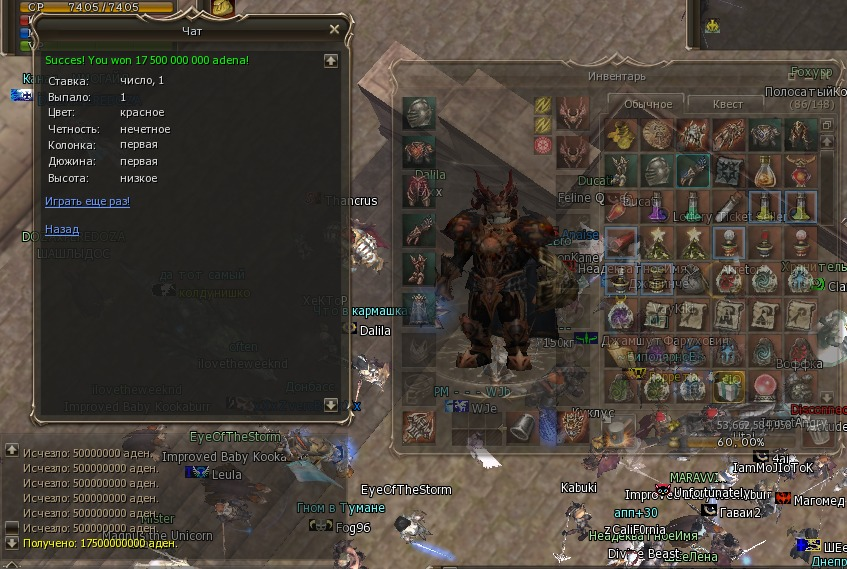
Task: Select the equipped chest armor slot
Action: [x=419, y=151]
